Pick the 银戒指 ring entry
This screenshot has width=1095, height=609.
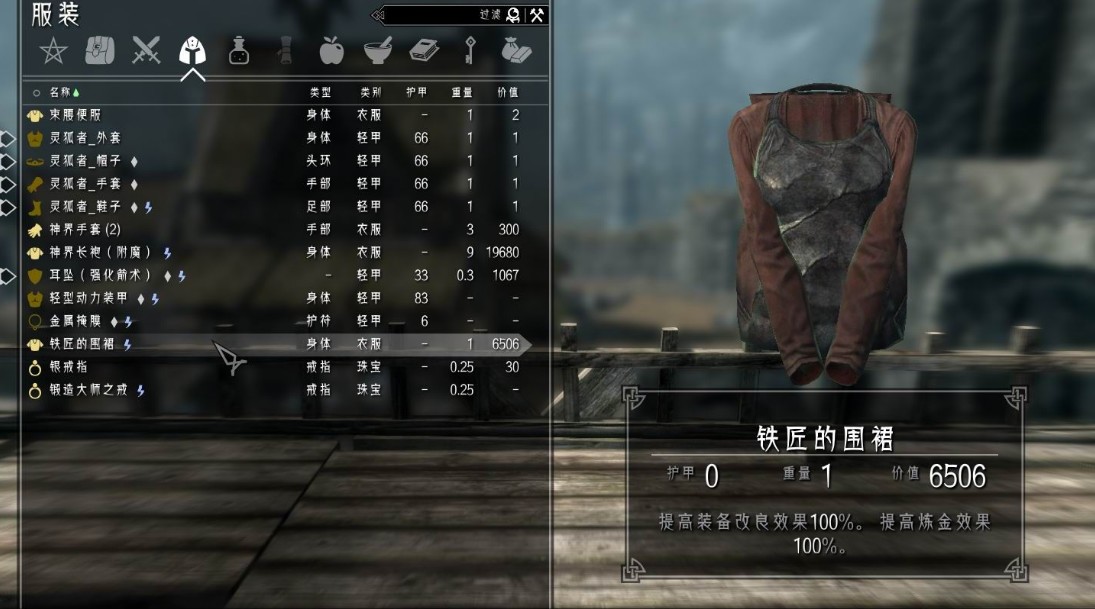click(69, 367)
